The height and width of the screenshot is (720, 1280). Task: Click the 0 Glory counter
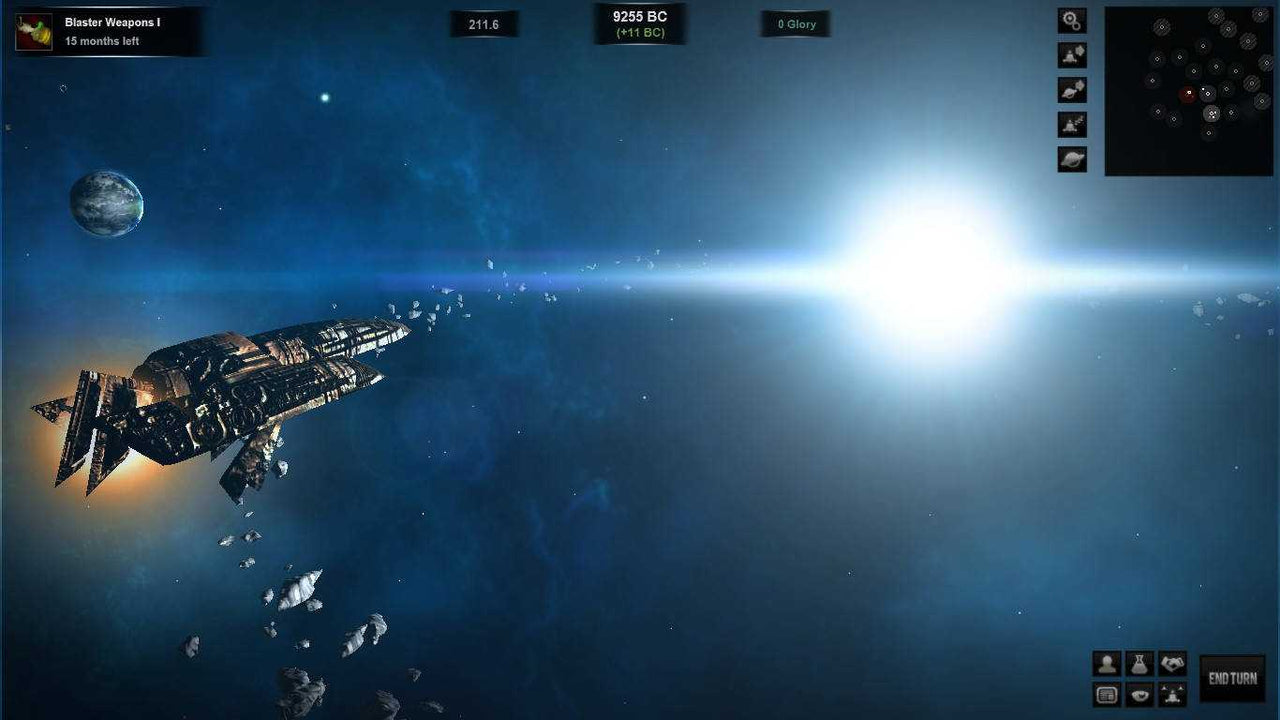[x=796, y=23]
